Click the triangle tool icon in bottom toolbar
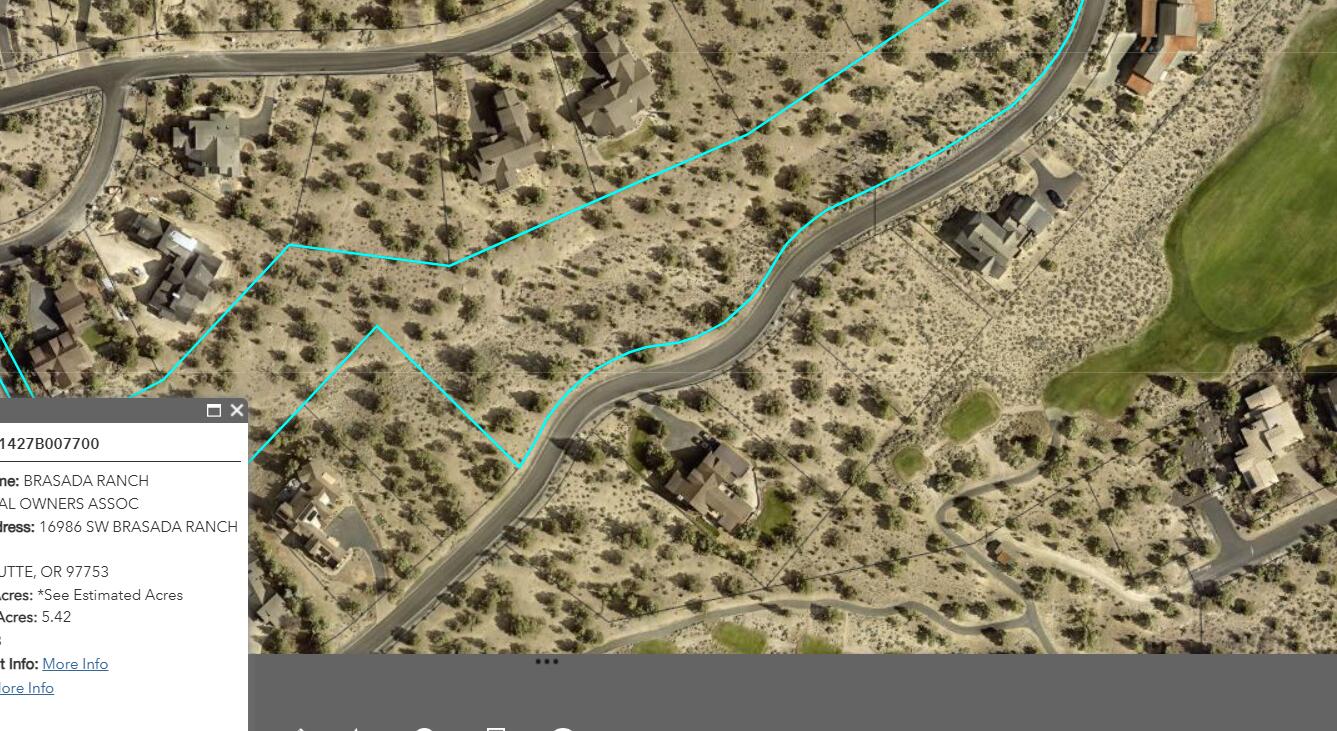Image resolution: width=1337 pixels, height=731 pixels. click(357, 728)
